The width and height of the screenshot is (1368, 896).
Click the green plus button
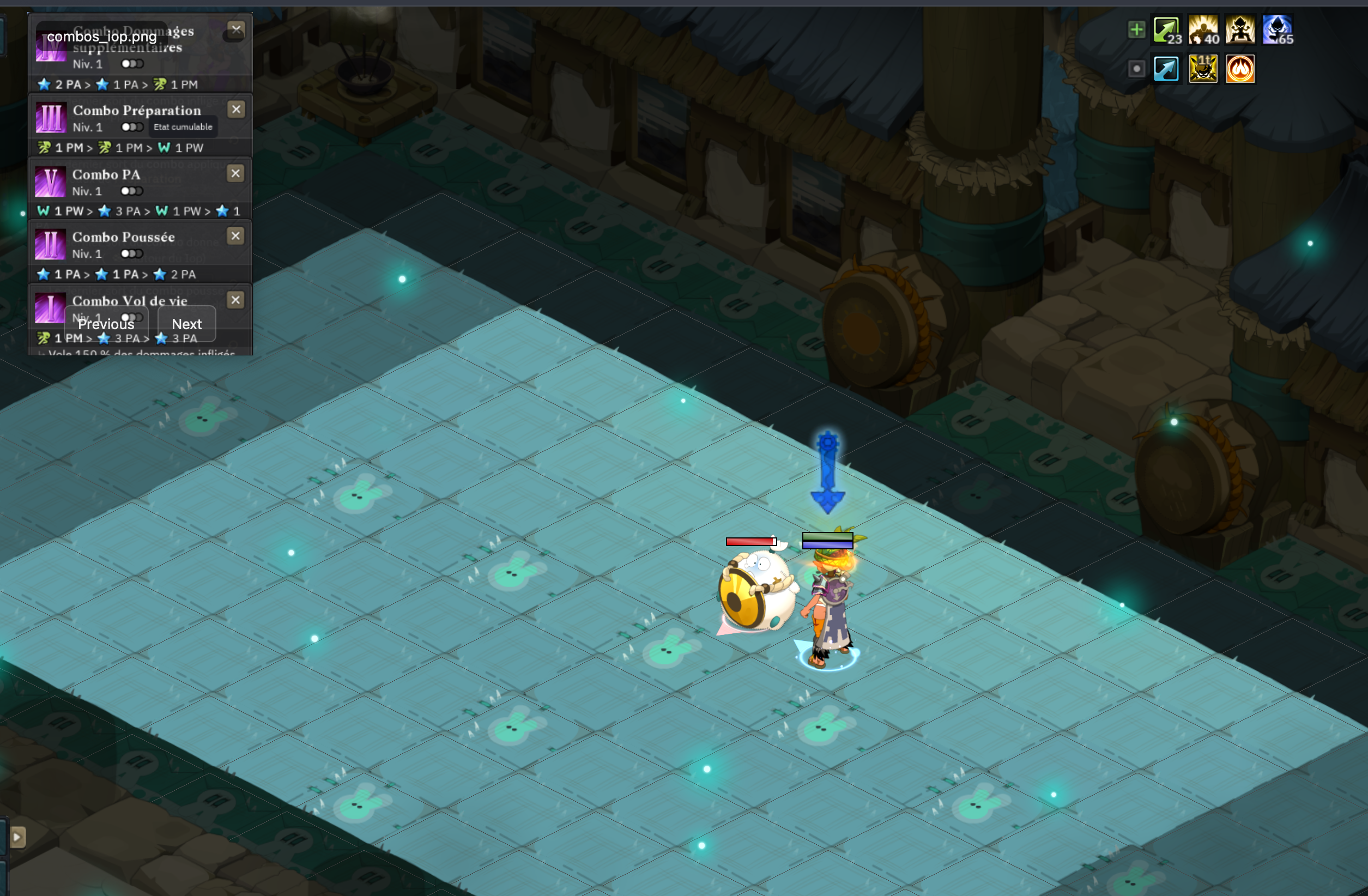coord(1136,30)
